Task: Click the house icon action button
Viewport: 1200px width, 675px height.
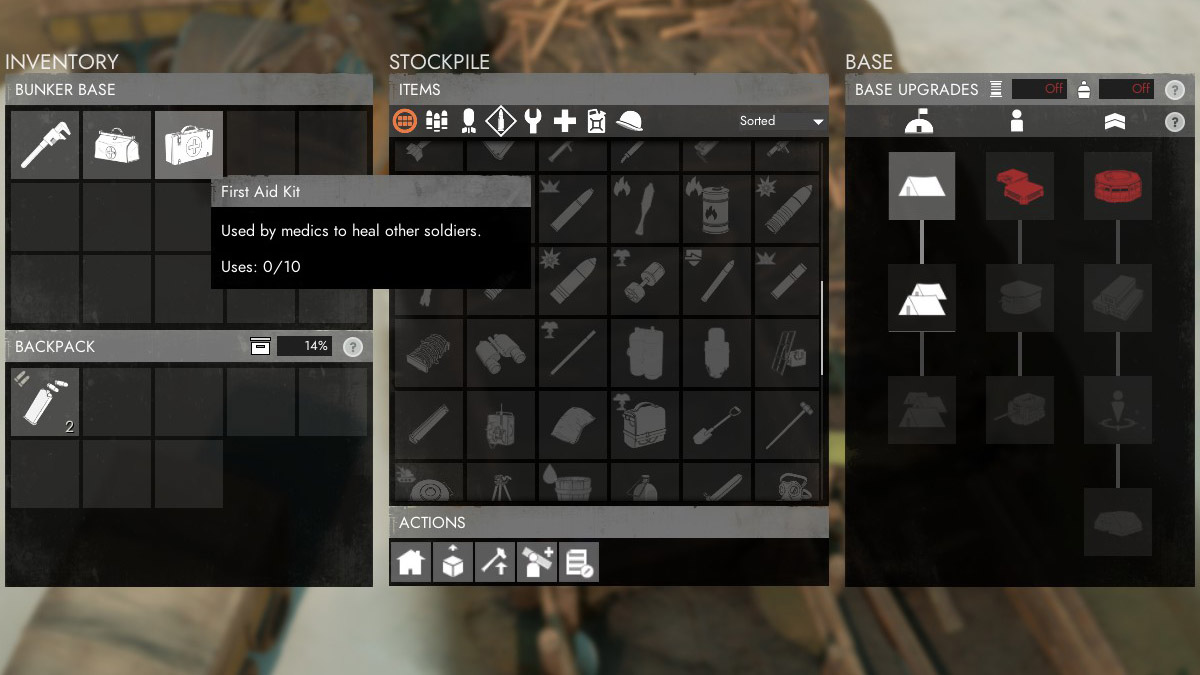Action: tap(410, 562)
